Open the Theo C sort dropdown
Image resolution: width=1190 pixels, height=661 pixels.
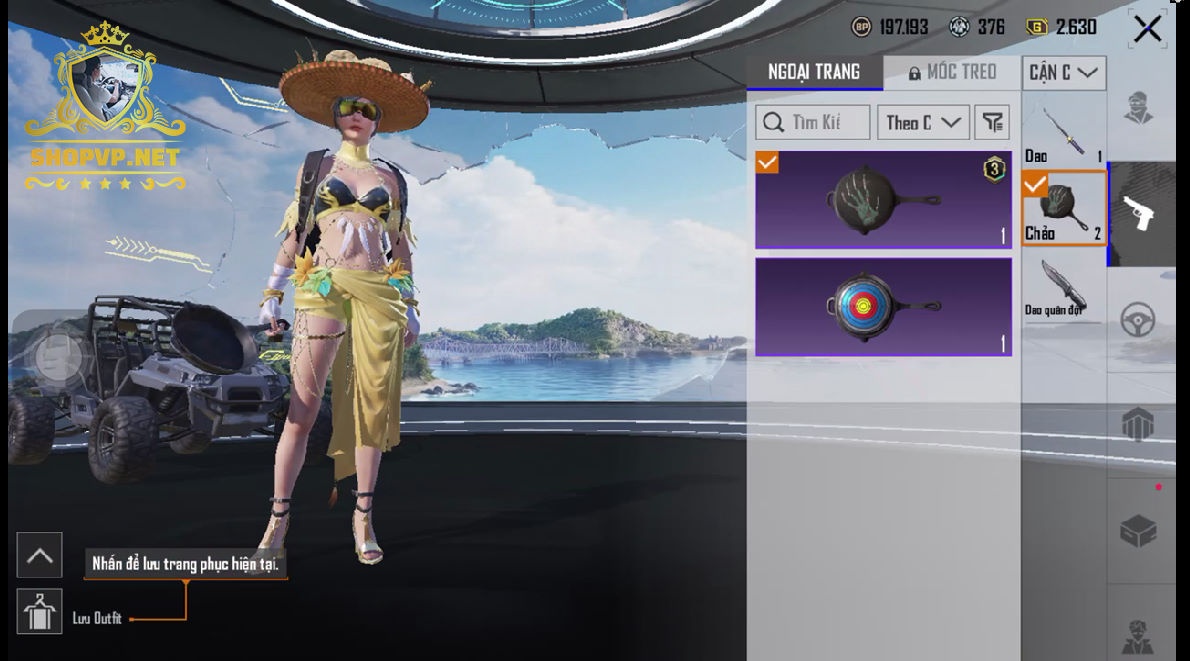pyautogui.click(x=922, y=122)
